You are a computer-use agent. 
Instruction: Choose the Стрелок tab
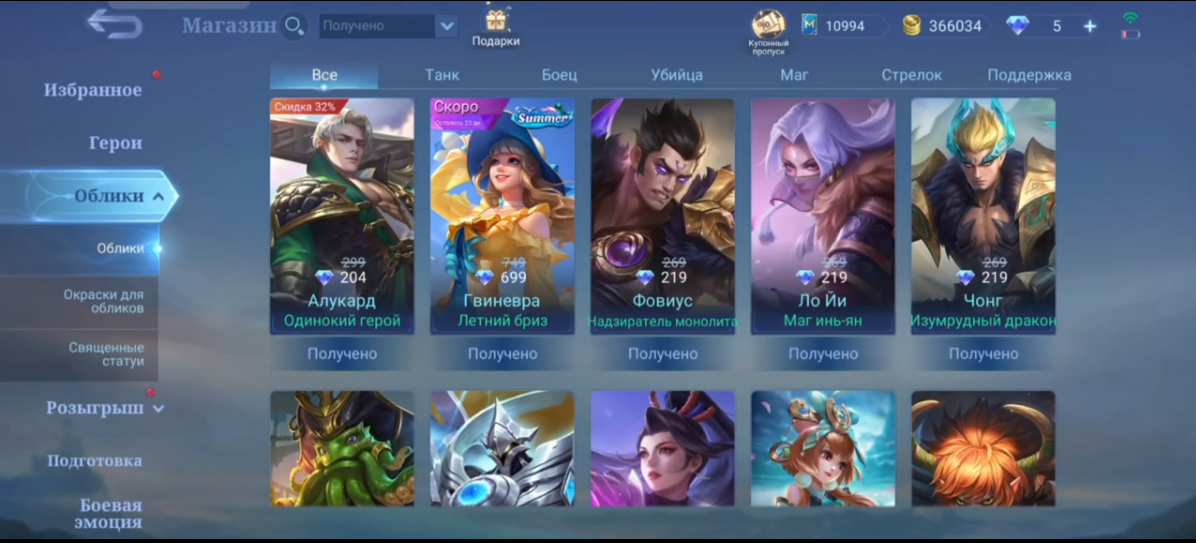pos(911,75)
